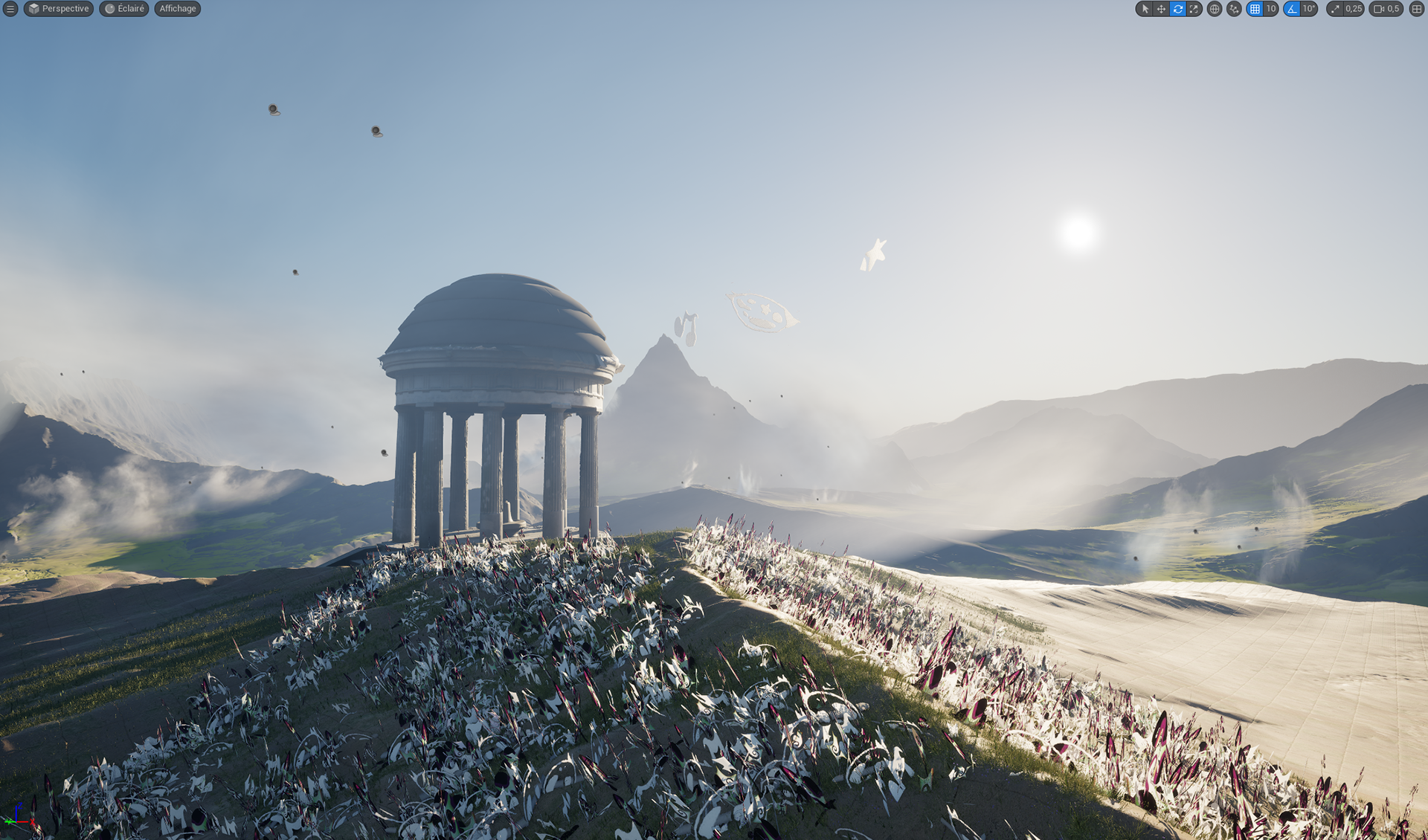
Task: Change the Éclairé lighting view mode
Action: point(124,9)
